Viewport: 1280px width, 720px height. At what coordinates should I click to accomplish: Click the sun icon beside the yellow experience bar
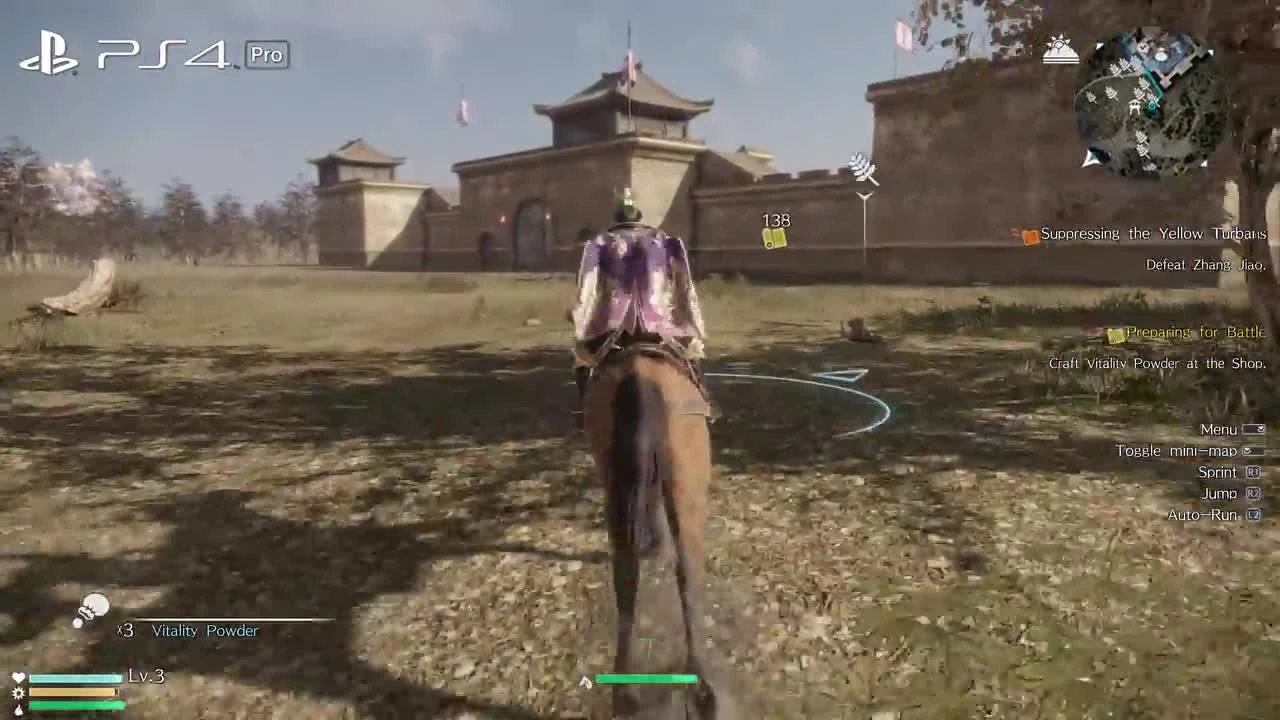(17, 692)
